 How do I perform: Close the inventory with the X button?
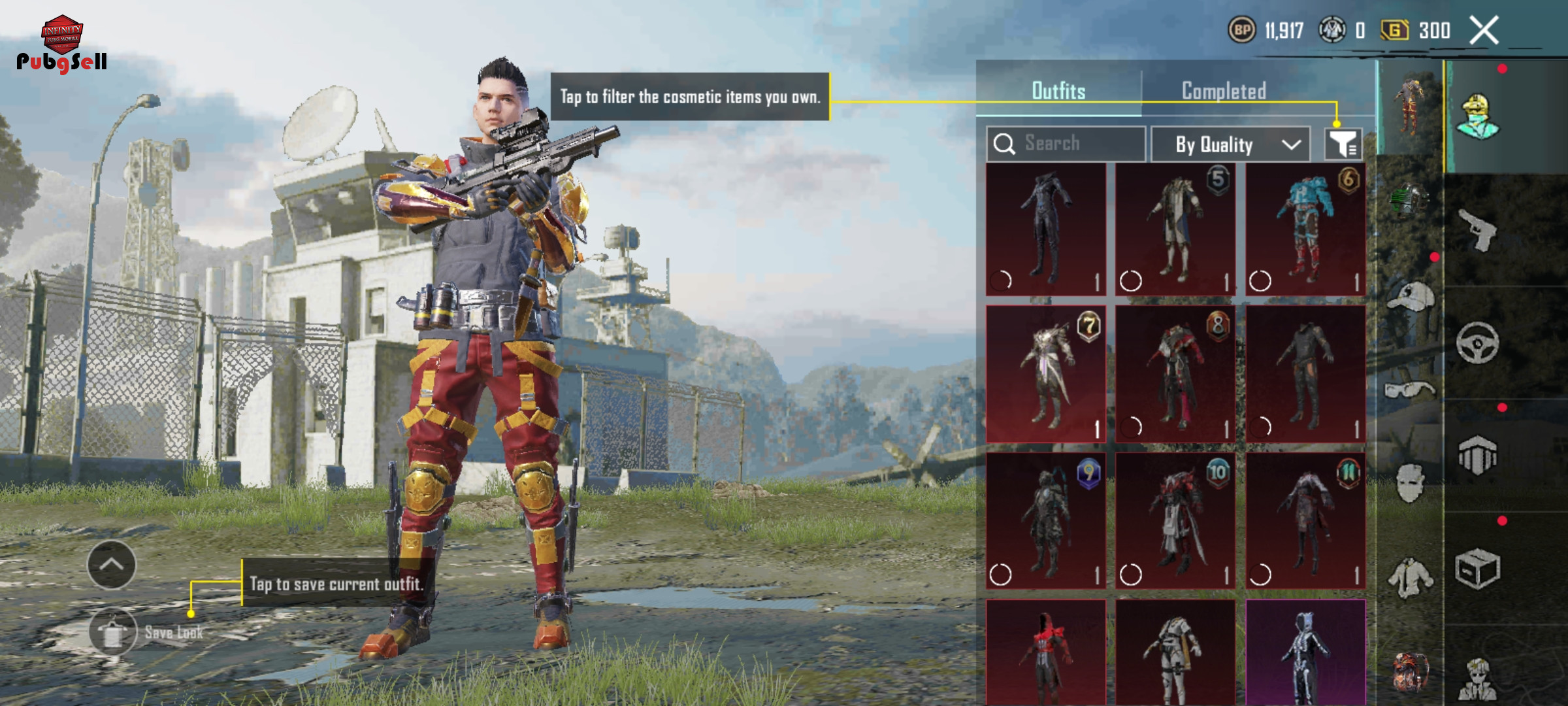[1484, 31]
